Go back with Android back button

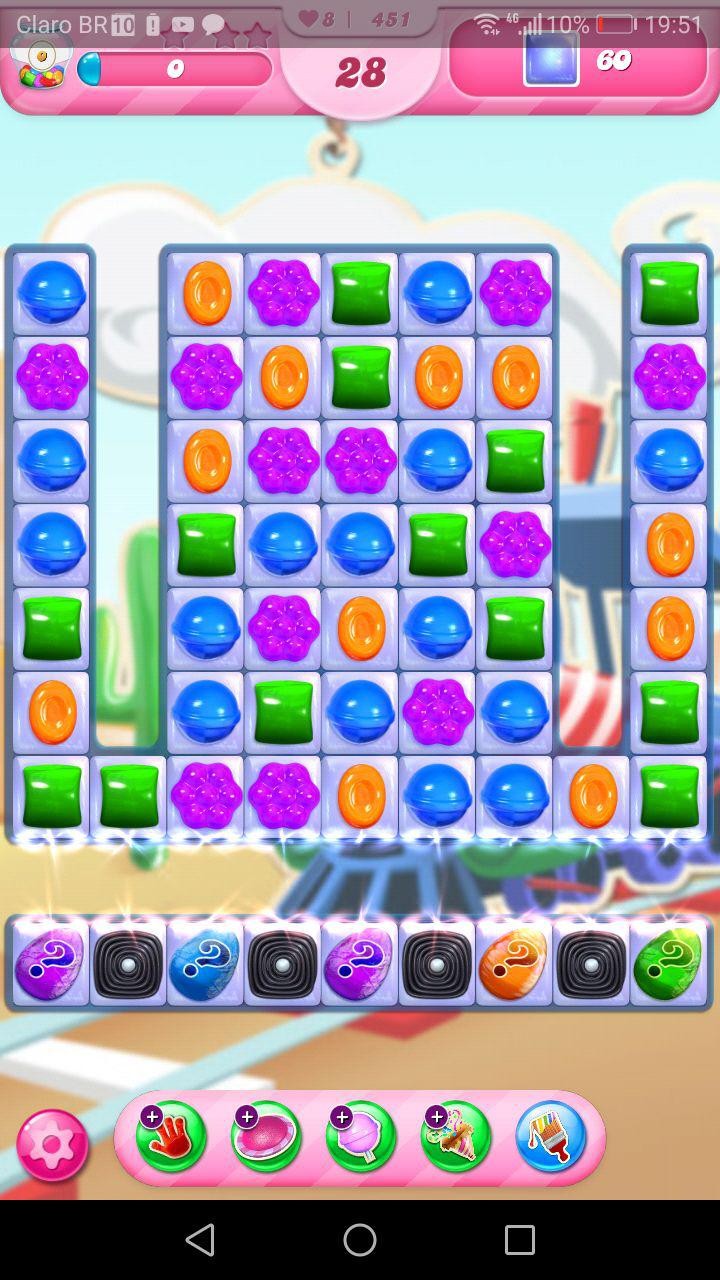coord(200,1240)
